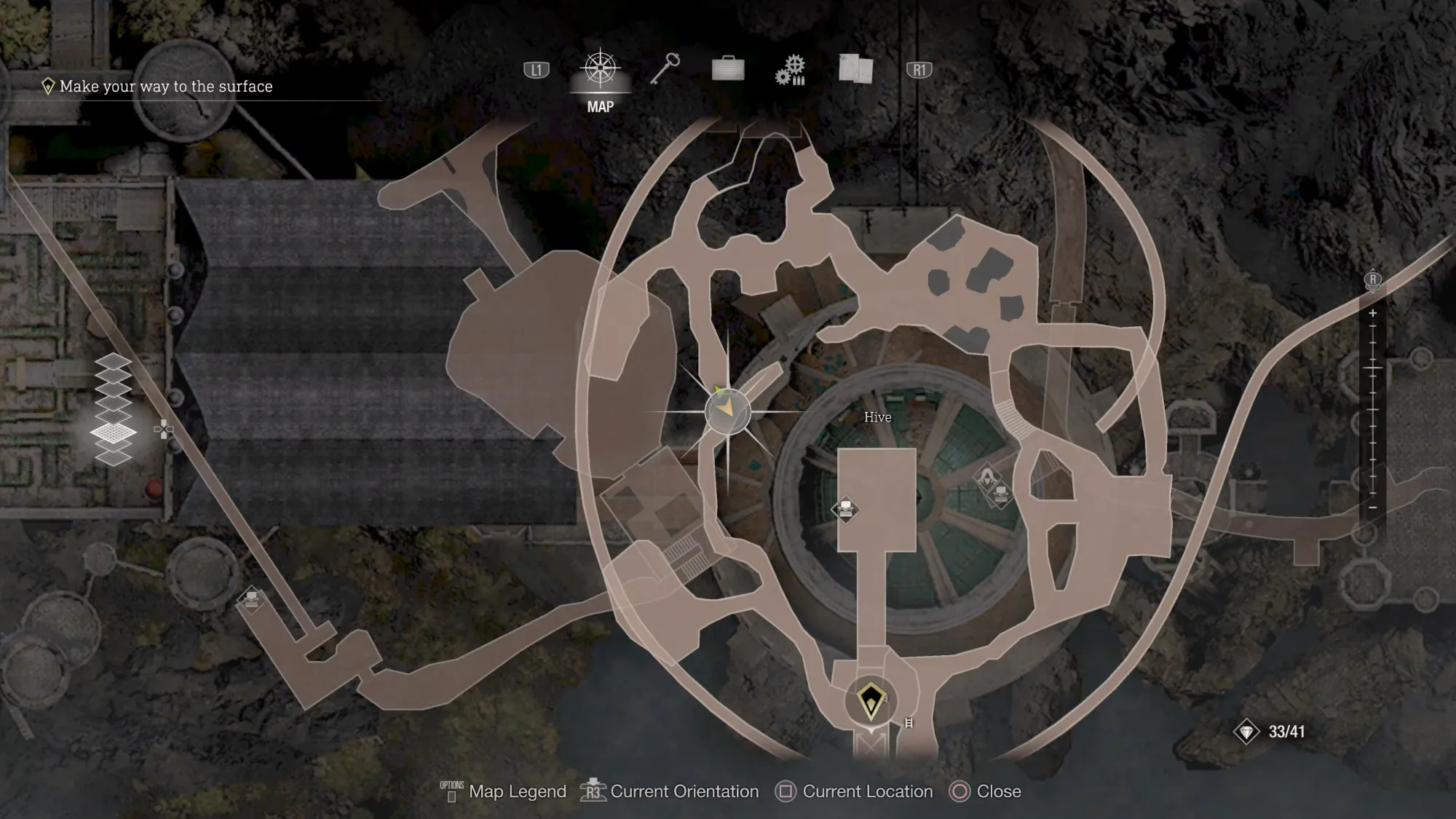This screenshot has height=819, width=1456.
Task: Click the ladder marker near the objective
Action: pyautogui.click(x=909, y=723)
